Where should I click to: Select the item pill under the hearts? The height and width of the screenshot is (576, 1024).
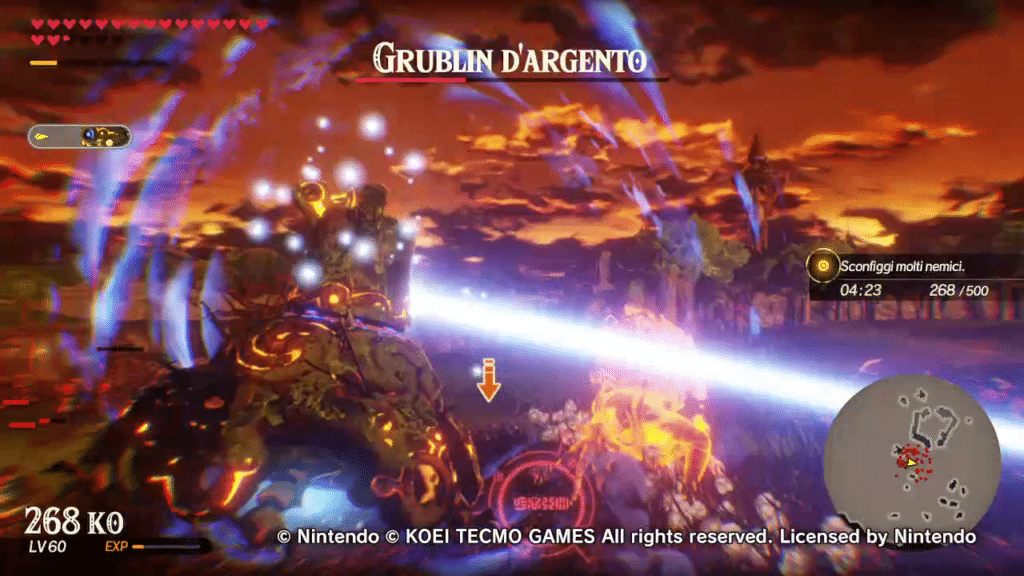[x=80, y=136]
